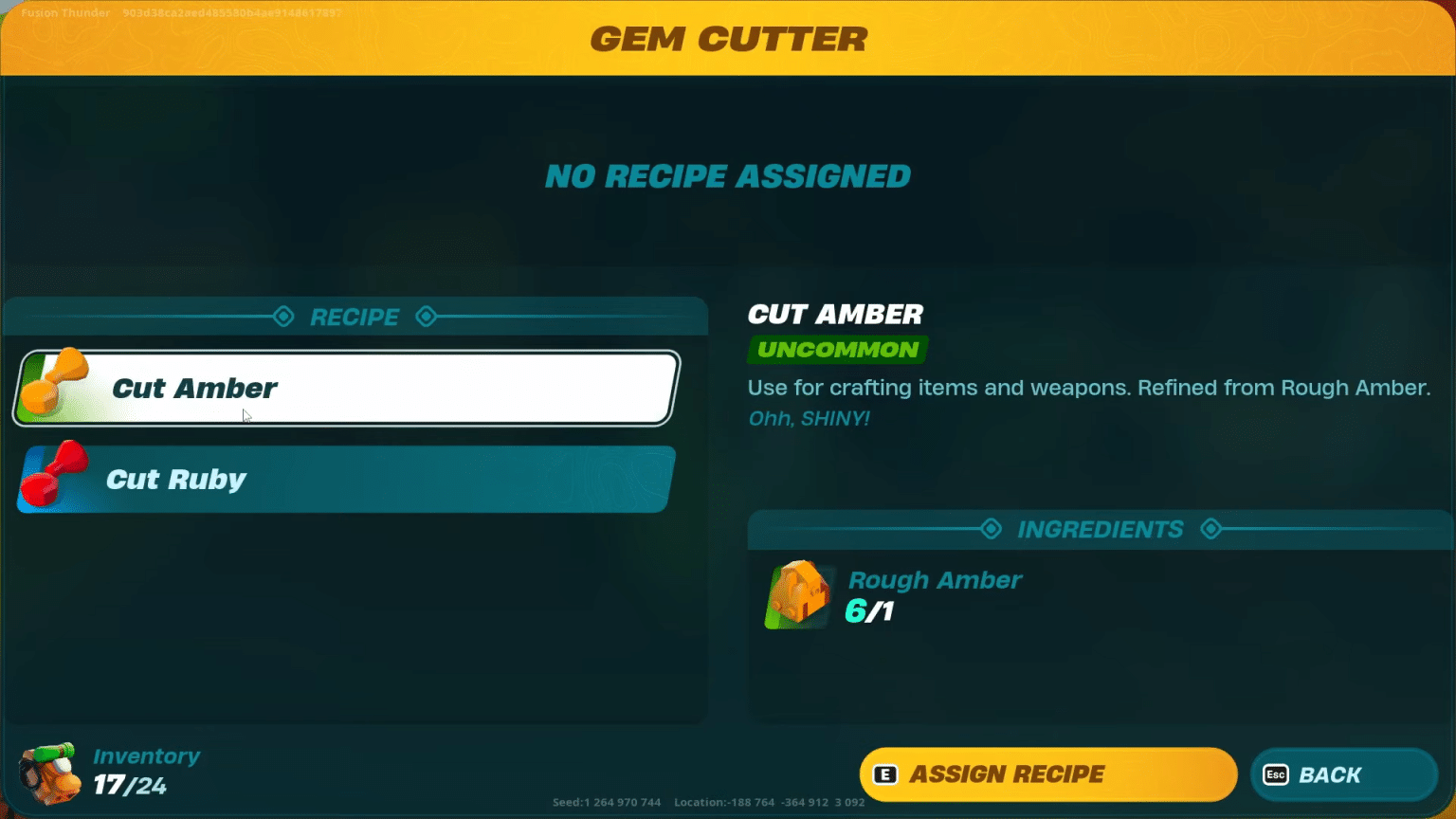Click the diamond icon left of RECIPE header

pos(282,317)
